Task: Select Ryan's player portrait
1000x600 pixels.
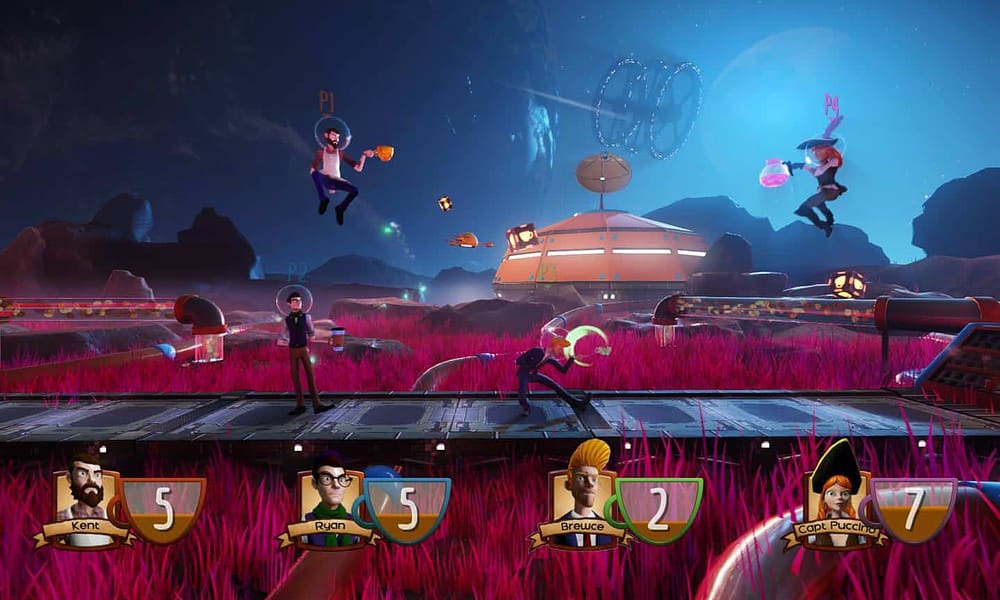Action: [329, 498]
